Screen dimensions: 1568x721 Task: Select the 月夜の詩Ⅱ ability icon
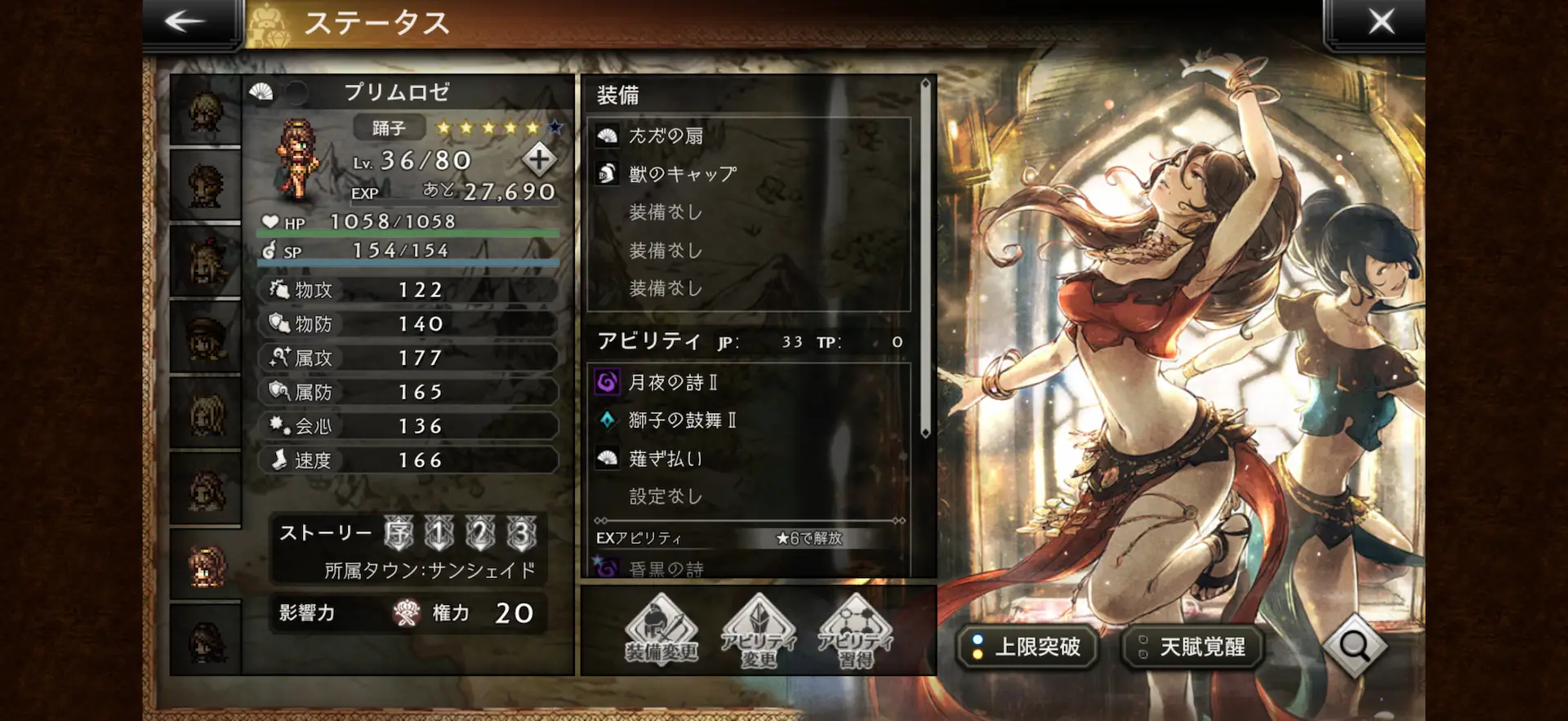[x=606, y=381]
